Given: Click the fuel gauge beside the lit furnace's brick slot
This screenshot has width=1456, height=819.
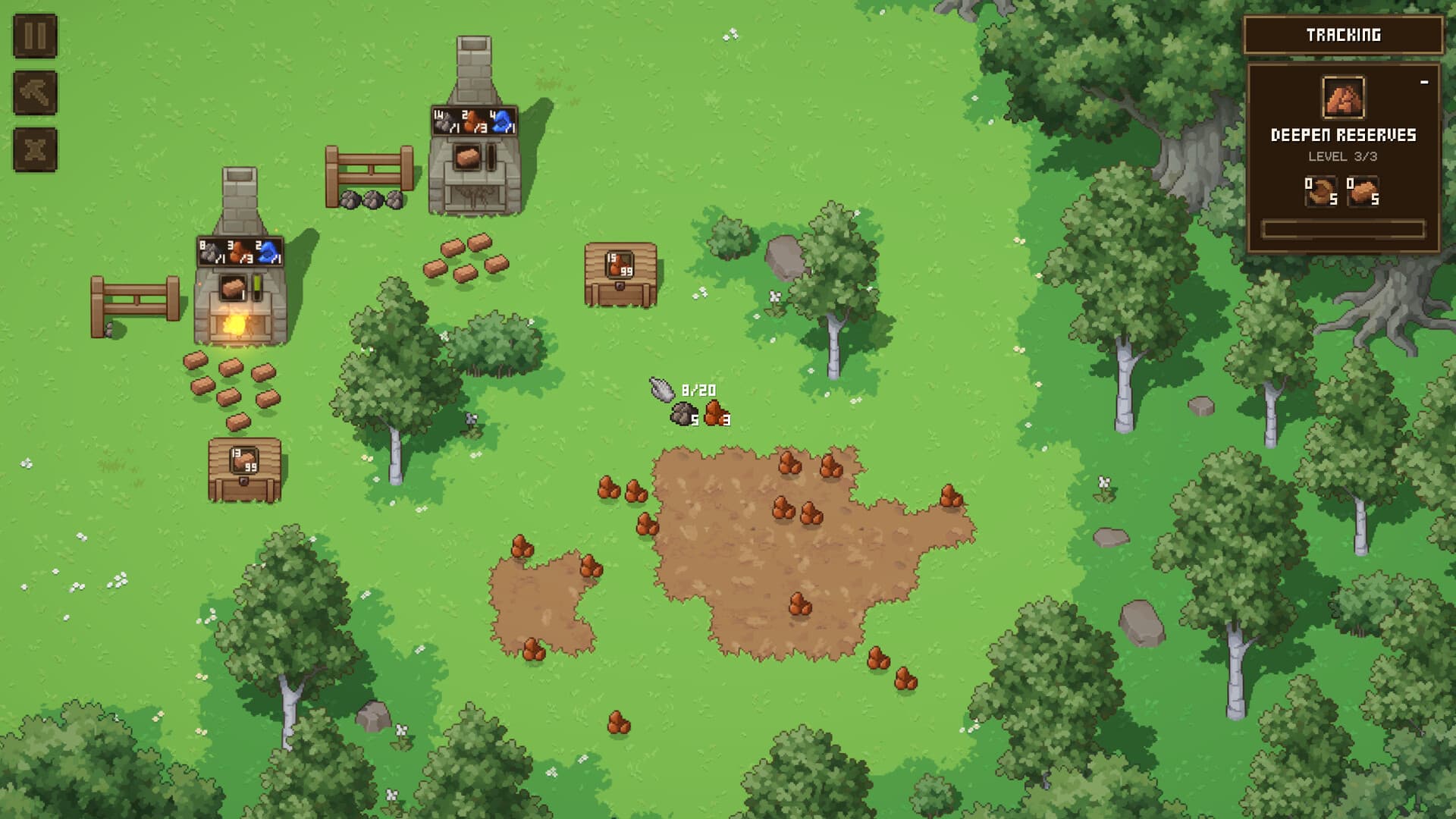Looking at the screenshot, I should click(x=256, y=288).
